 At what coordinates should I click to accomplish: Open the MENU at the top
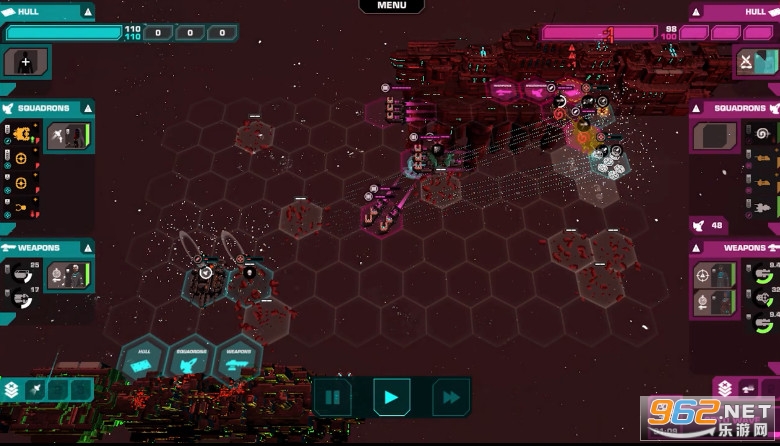[x=392, y=6]
